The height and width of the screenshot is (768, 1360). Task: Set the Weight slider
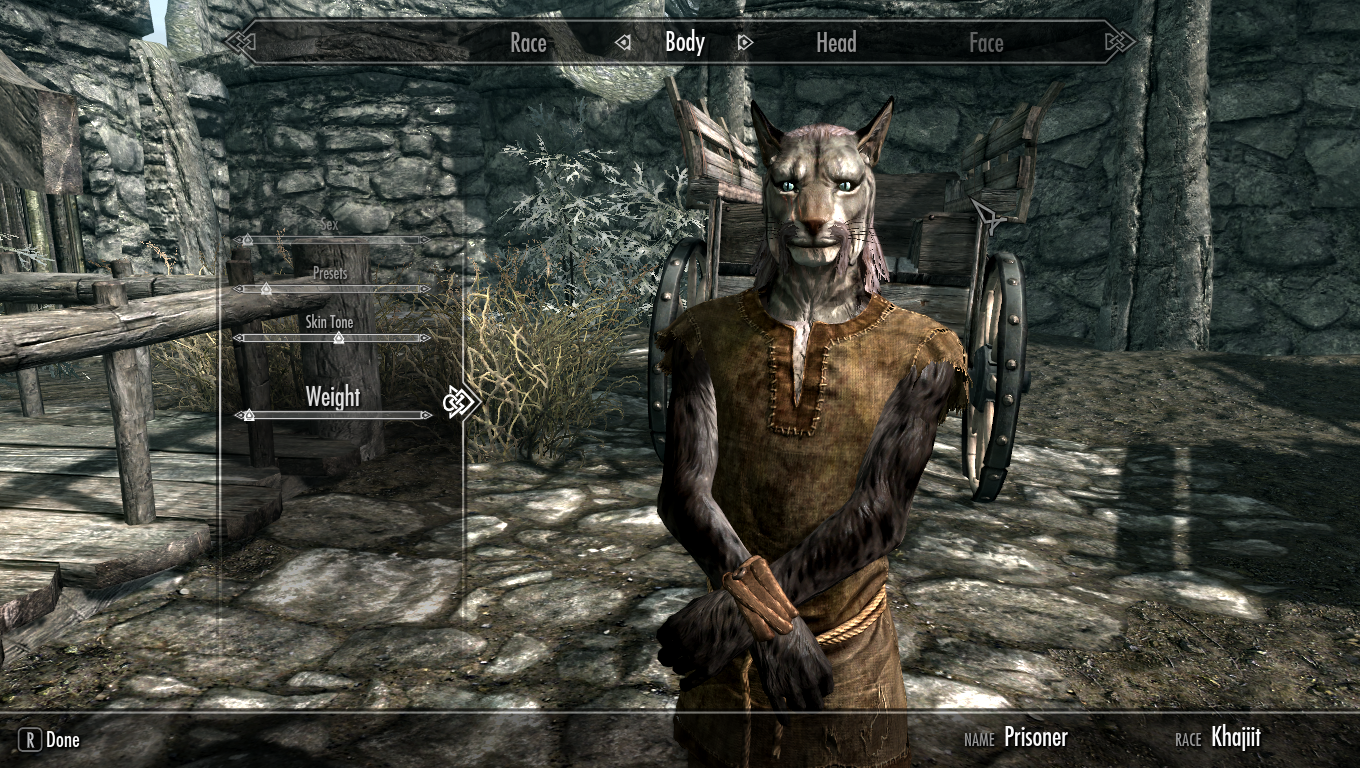[333, 414]
